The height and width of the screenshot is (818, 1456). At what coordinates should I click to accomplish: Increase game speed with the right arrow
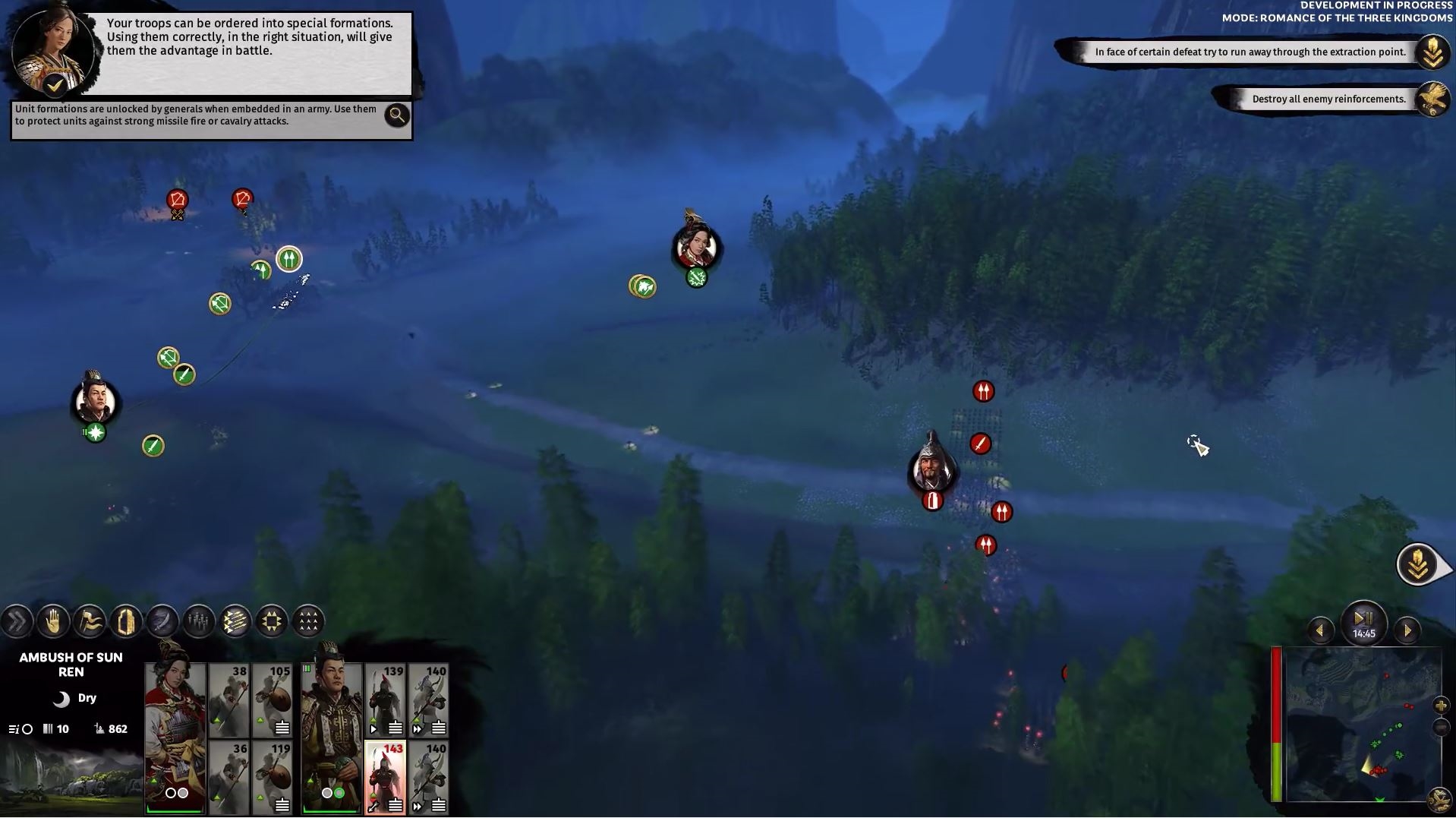click(x=1407, y=630)
